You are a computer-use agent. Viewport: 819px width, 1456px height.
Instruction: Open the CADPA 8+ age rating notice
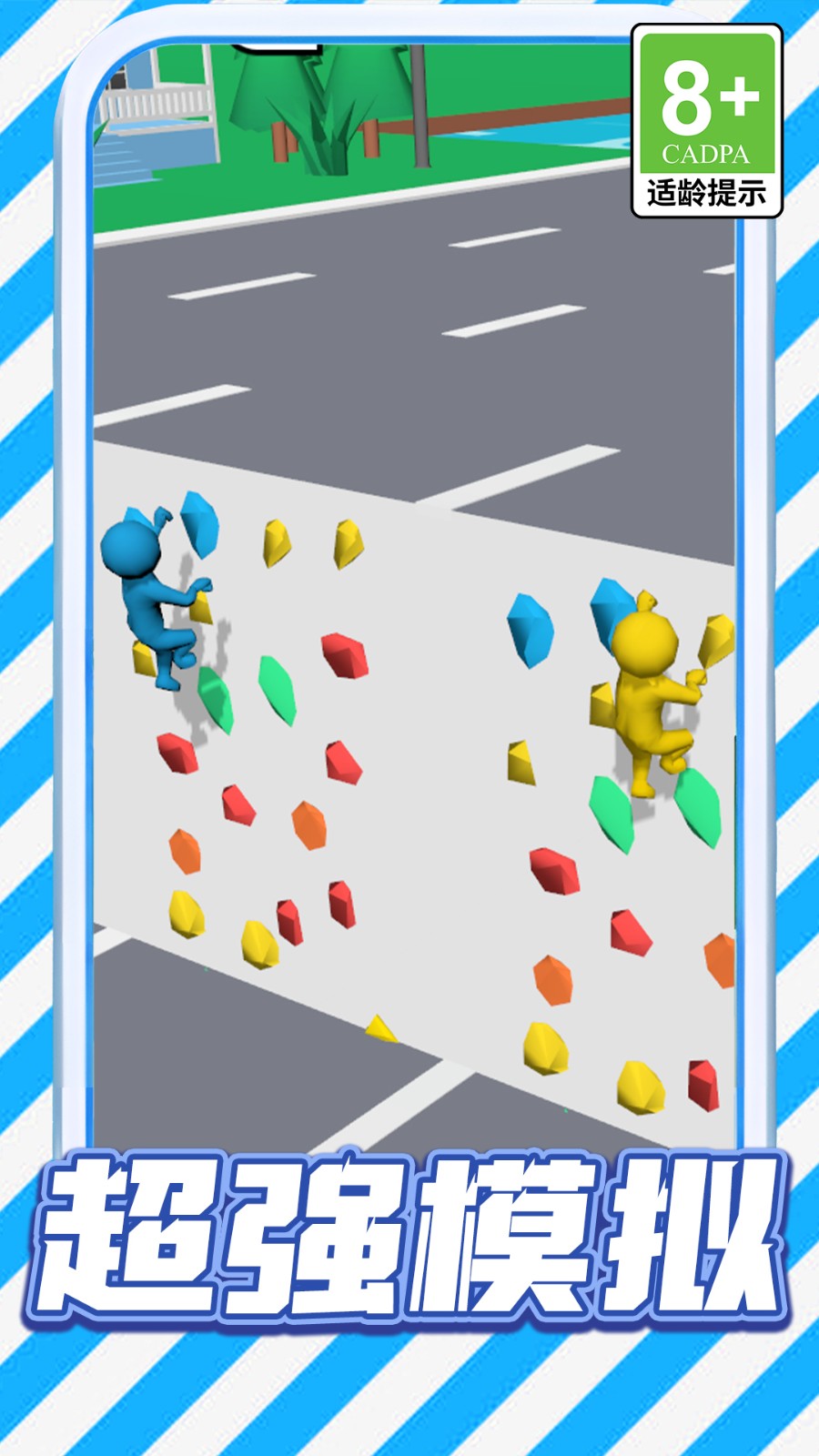(706, 121)
